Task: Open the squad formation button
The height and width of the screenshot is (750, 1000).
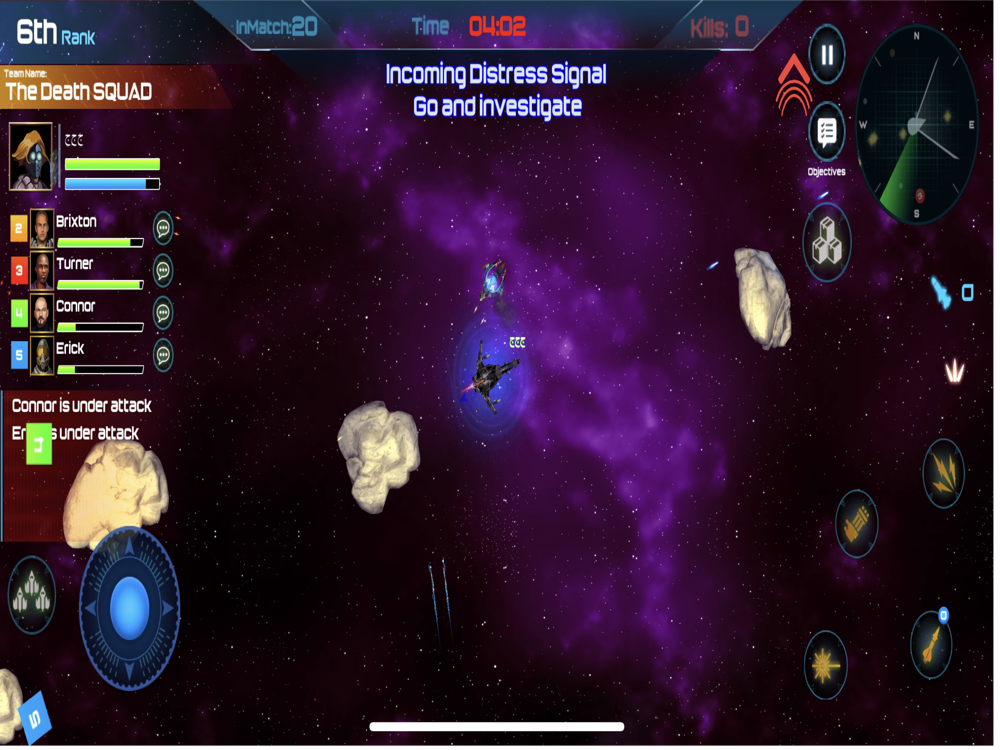Action: 32,595
